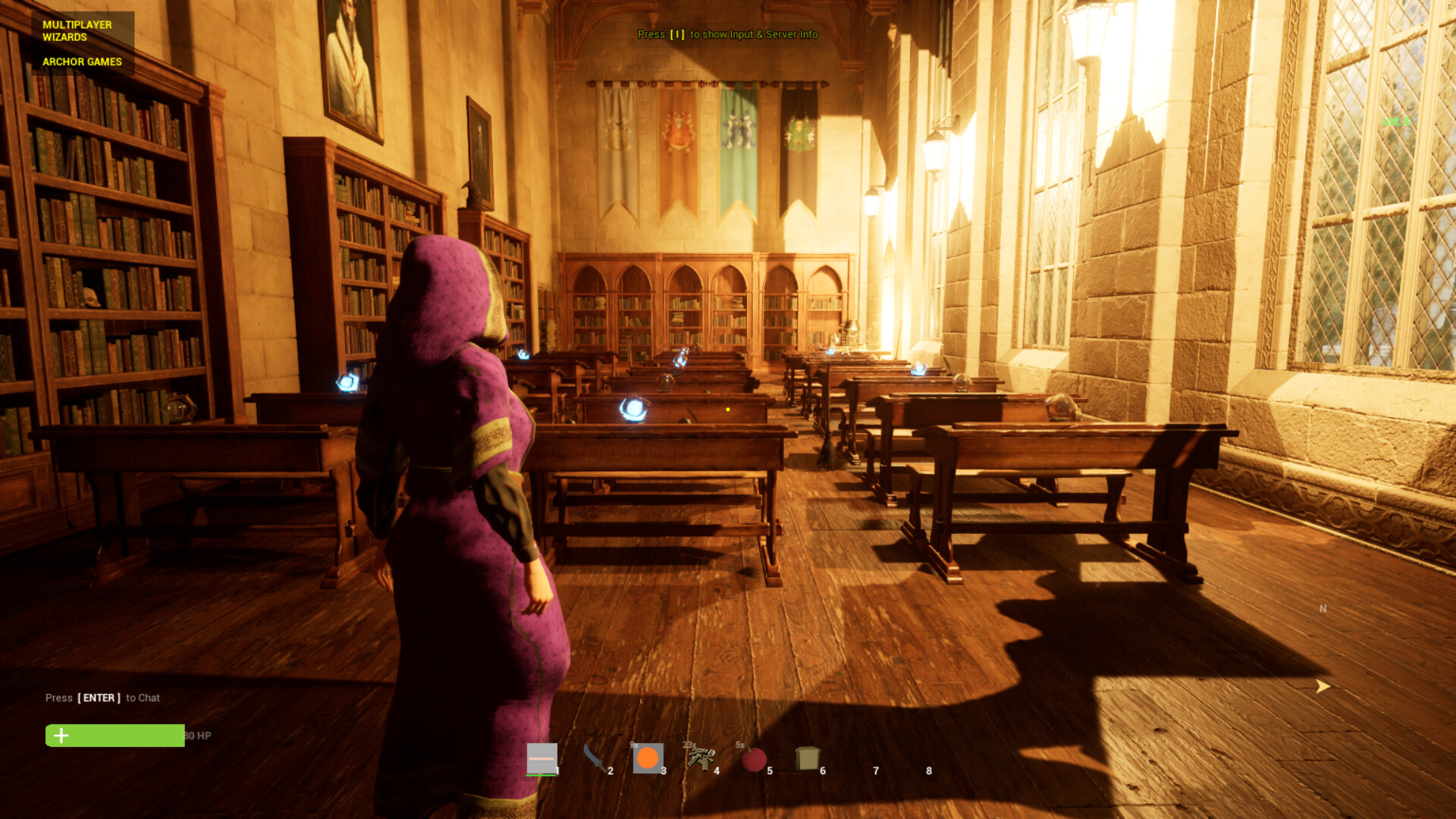Click the ARCHOR GAMES label

(82, 61)
